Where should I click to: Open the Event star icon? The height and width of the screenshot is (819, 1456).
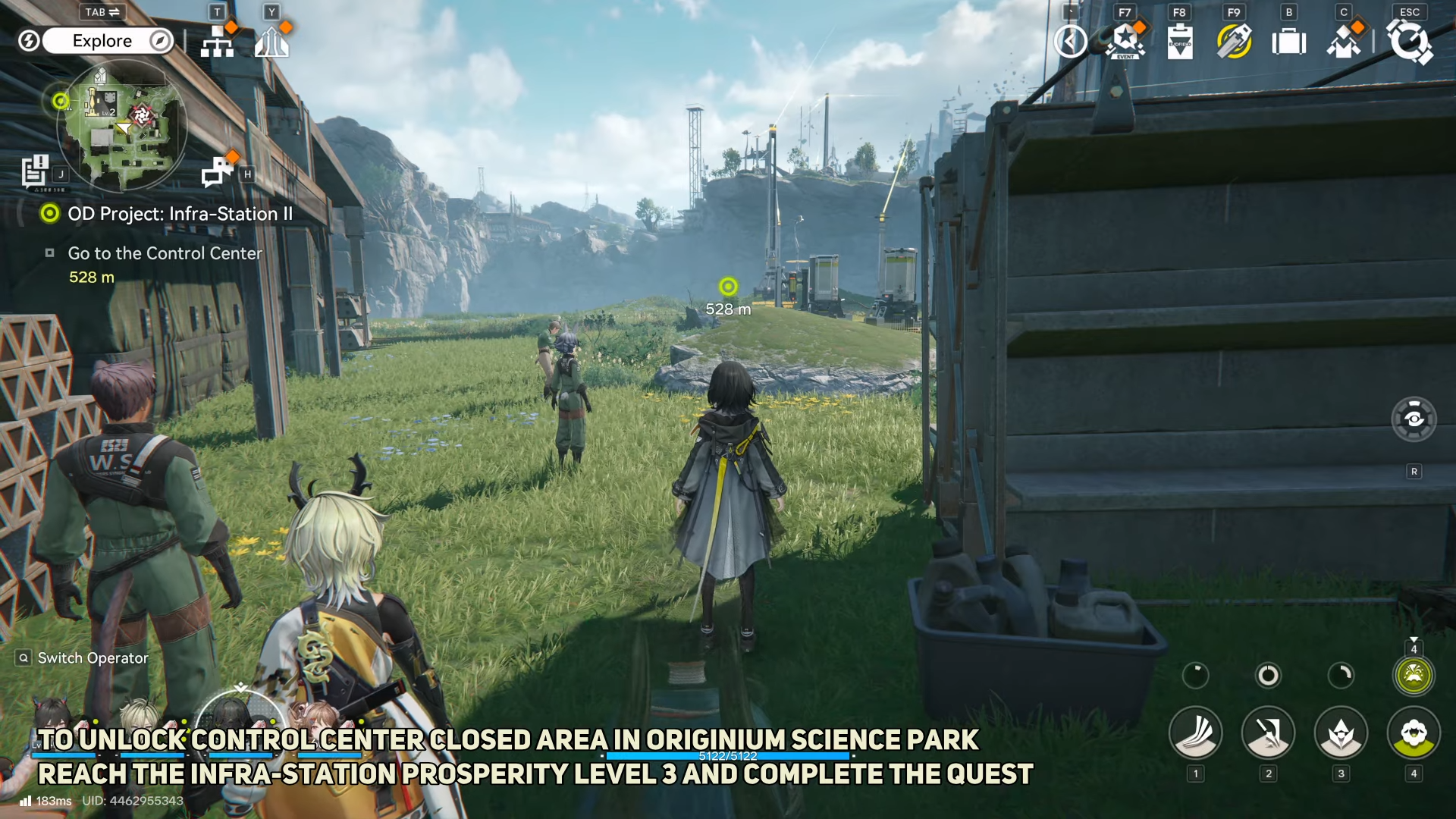(x=1125, y=42)
